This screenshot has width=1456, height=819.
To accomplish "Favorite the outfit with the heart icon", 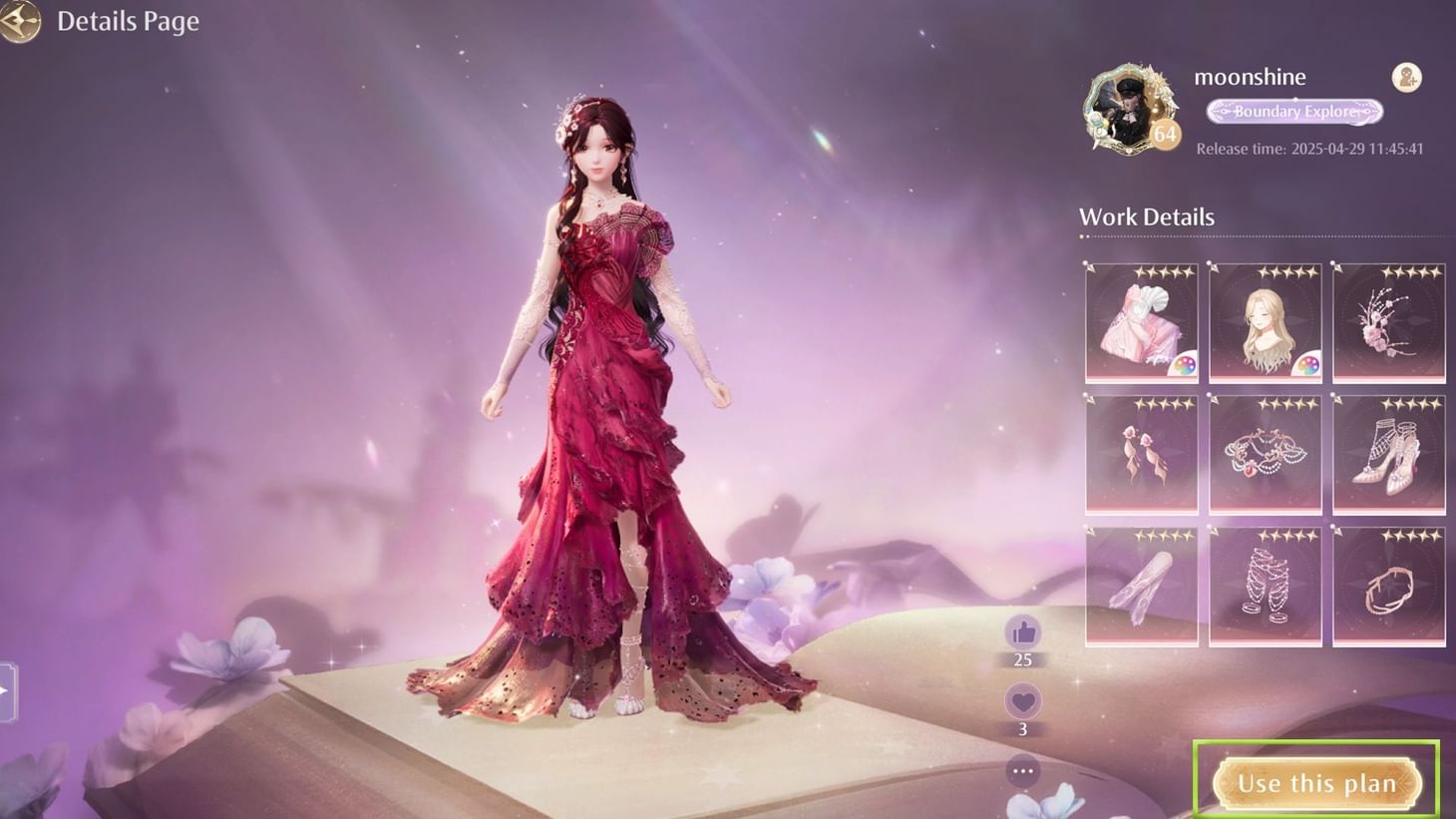I will point(1022,701).
